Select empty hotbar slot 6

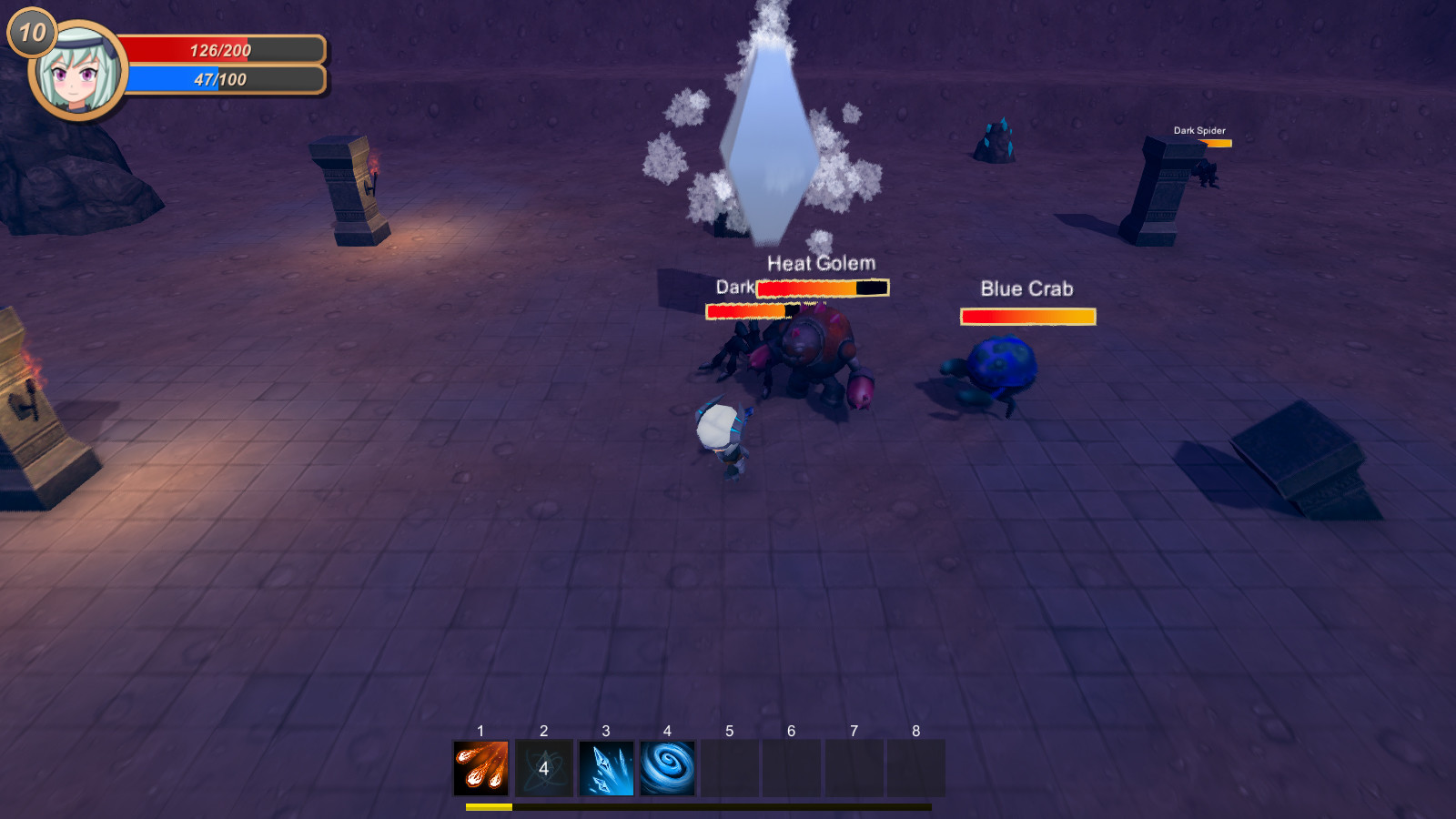coord(791,767)
